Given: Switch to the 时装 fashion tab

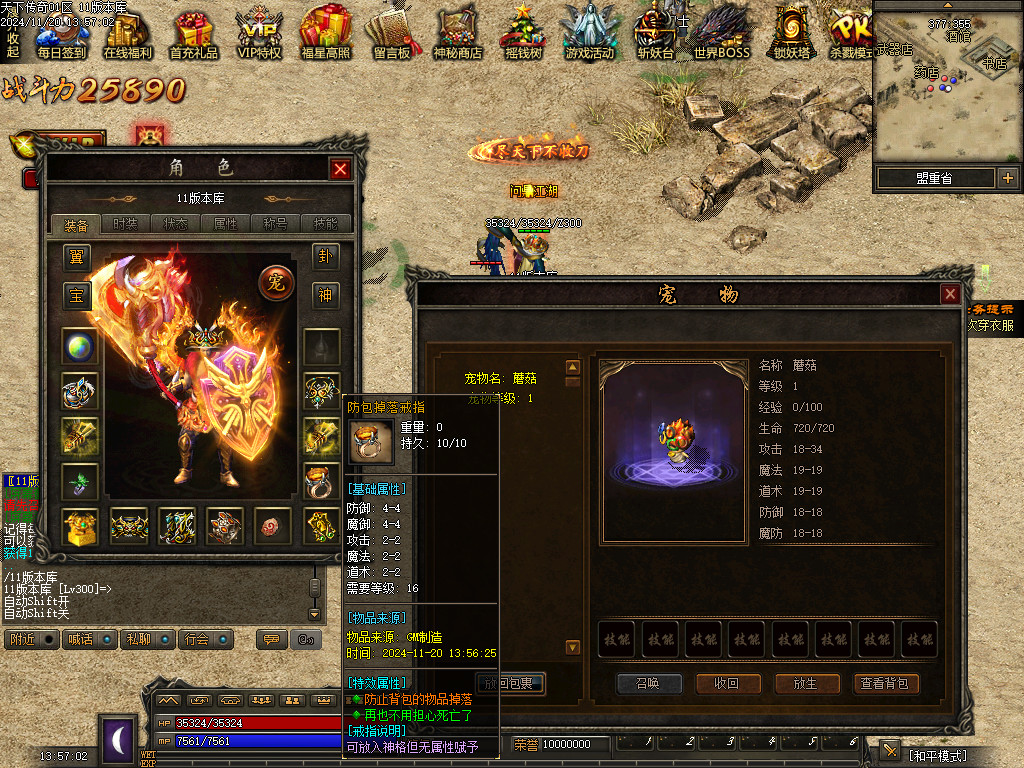Looking at the screenshot, I should tap(126, 224).
